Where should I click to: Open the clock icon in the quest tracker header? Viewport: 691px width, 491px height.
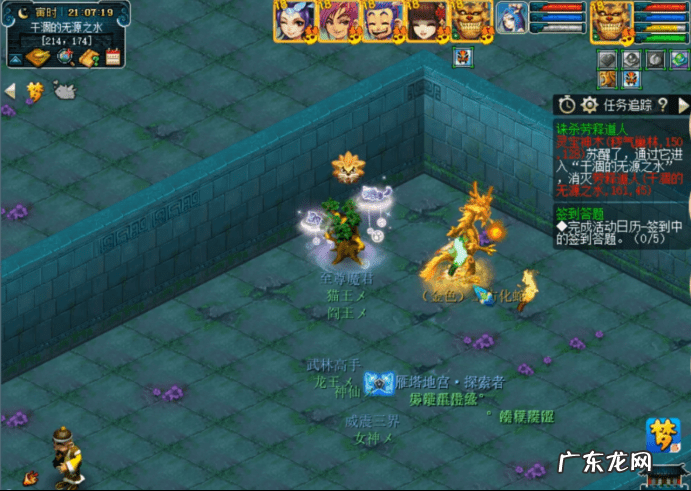[x=567, y=104]
